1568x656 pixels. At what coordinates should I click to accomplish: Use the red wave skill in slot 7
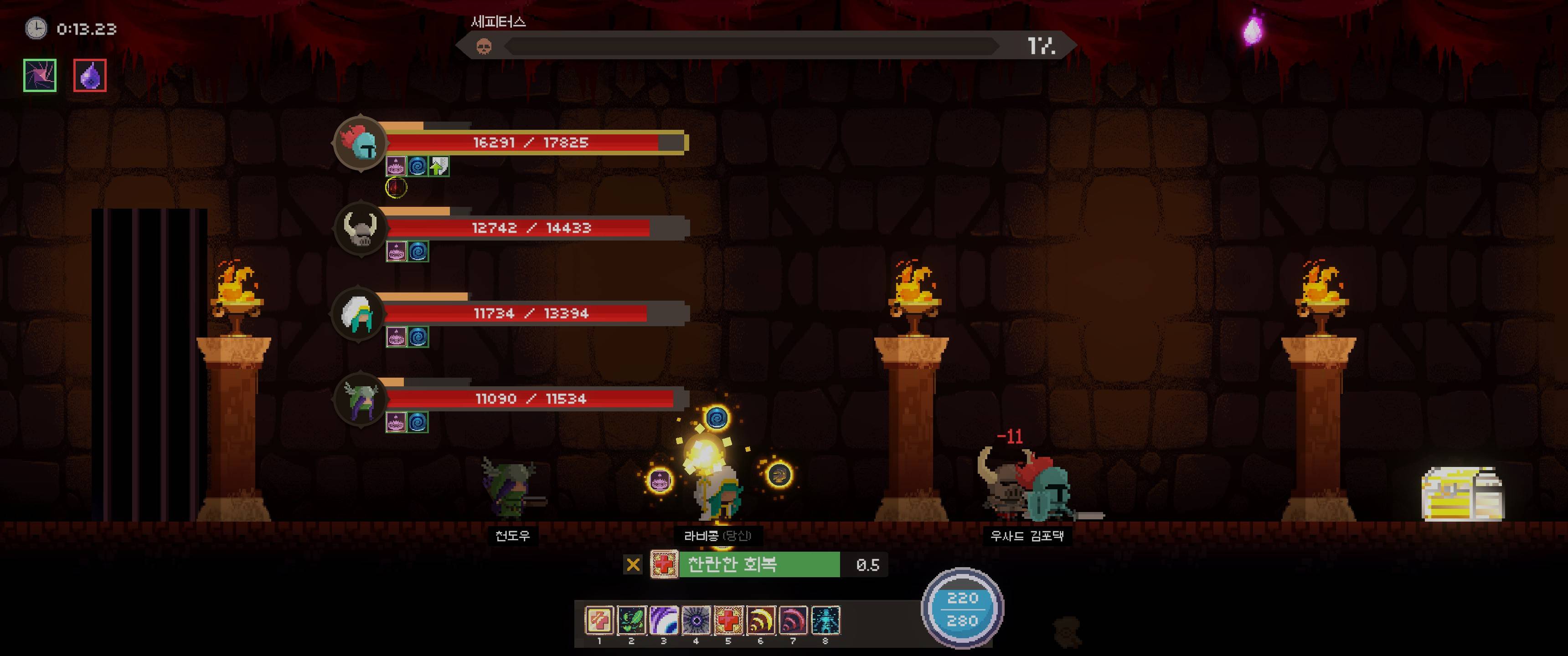click(x=793, y=620)
